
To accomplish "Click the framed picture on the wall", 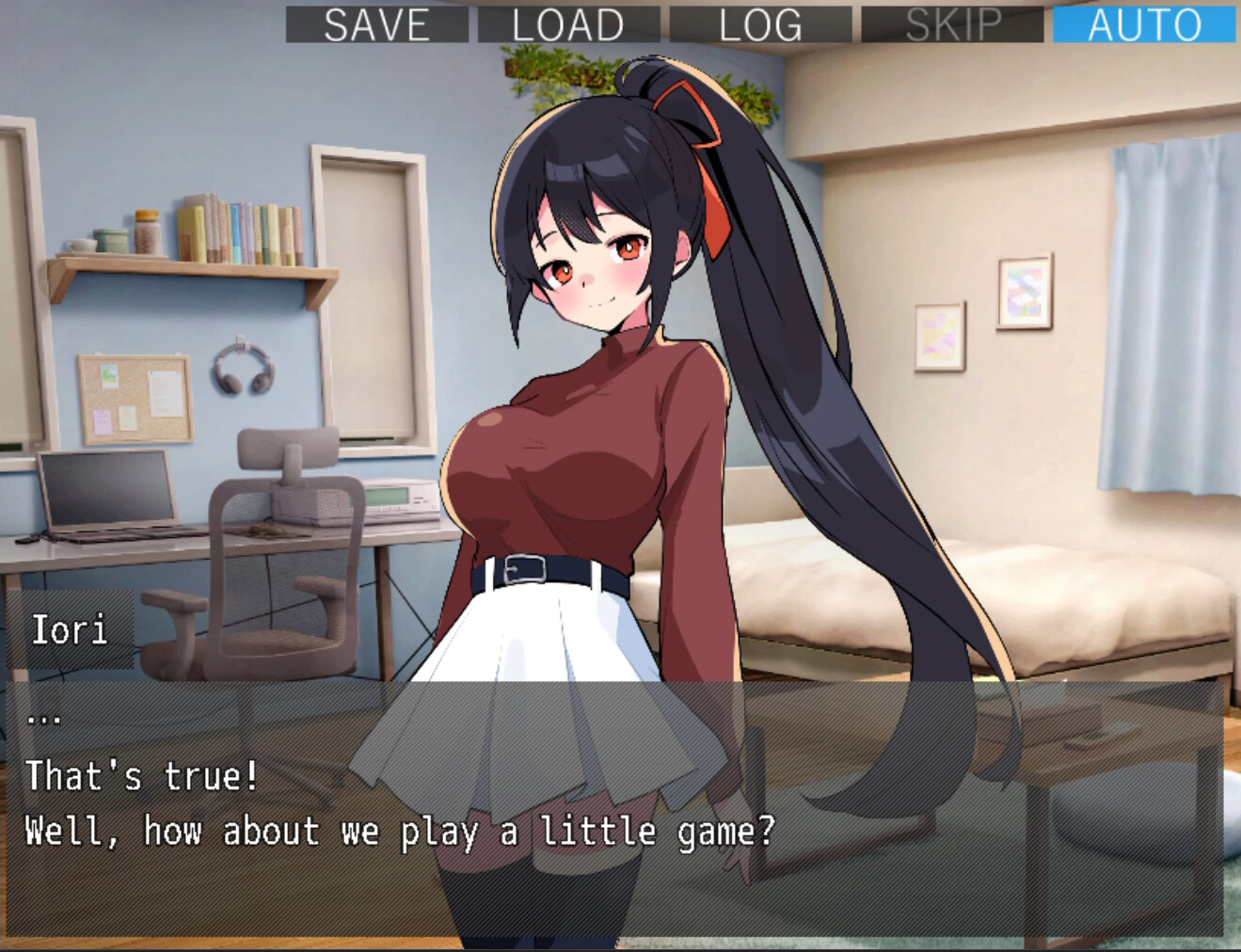I will 1024,292.
